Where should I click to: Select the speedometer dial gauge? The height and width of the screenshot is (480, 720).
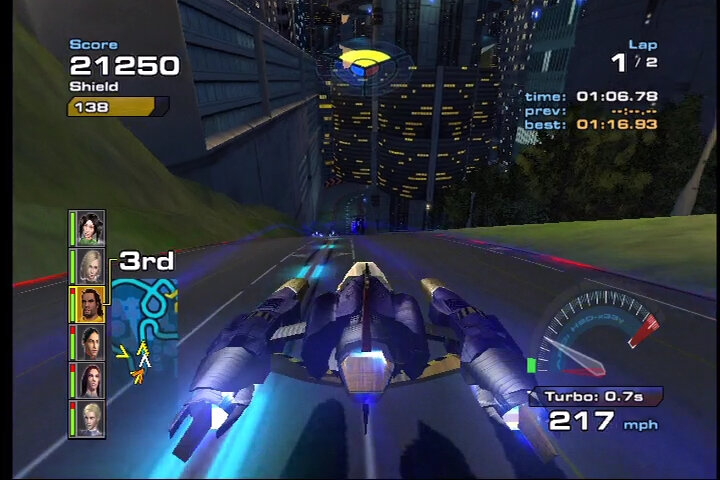[597, 334]
